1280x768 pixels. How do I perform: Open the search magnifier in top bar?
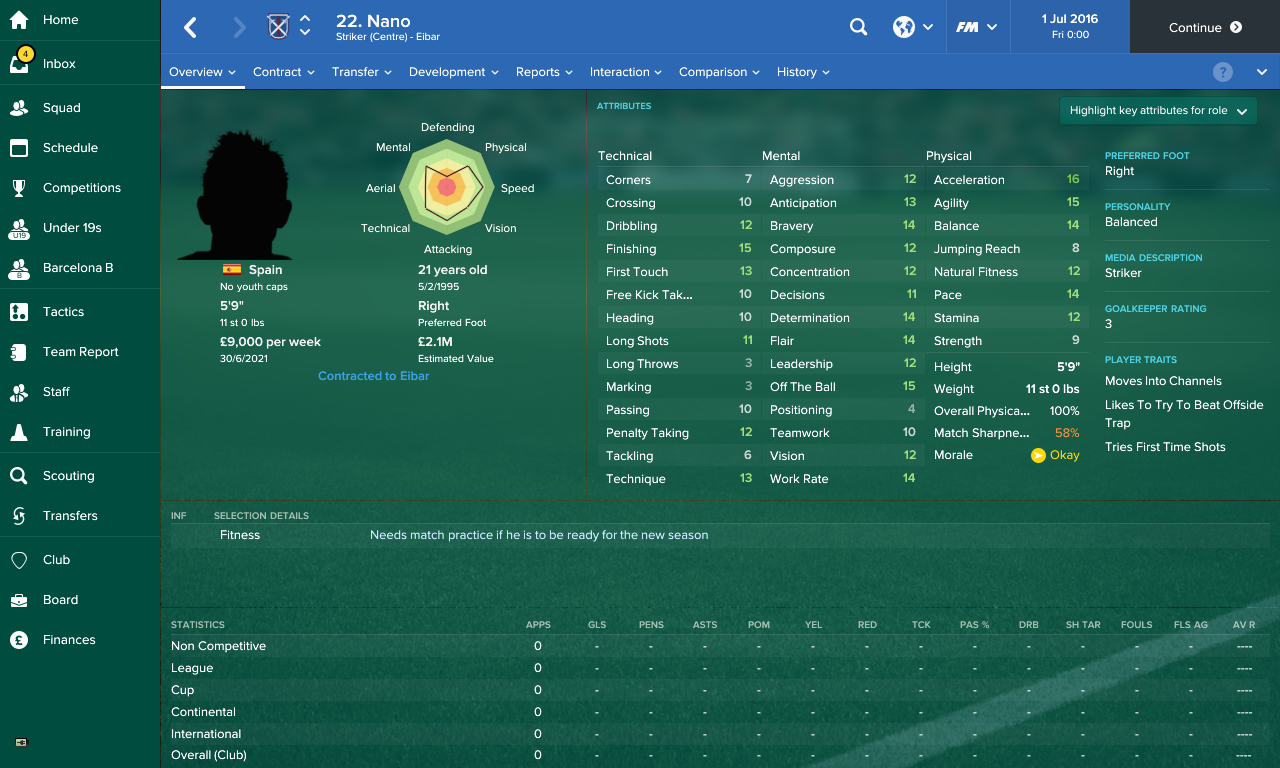click(858, 27)
